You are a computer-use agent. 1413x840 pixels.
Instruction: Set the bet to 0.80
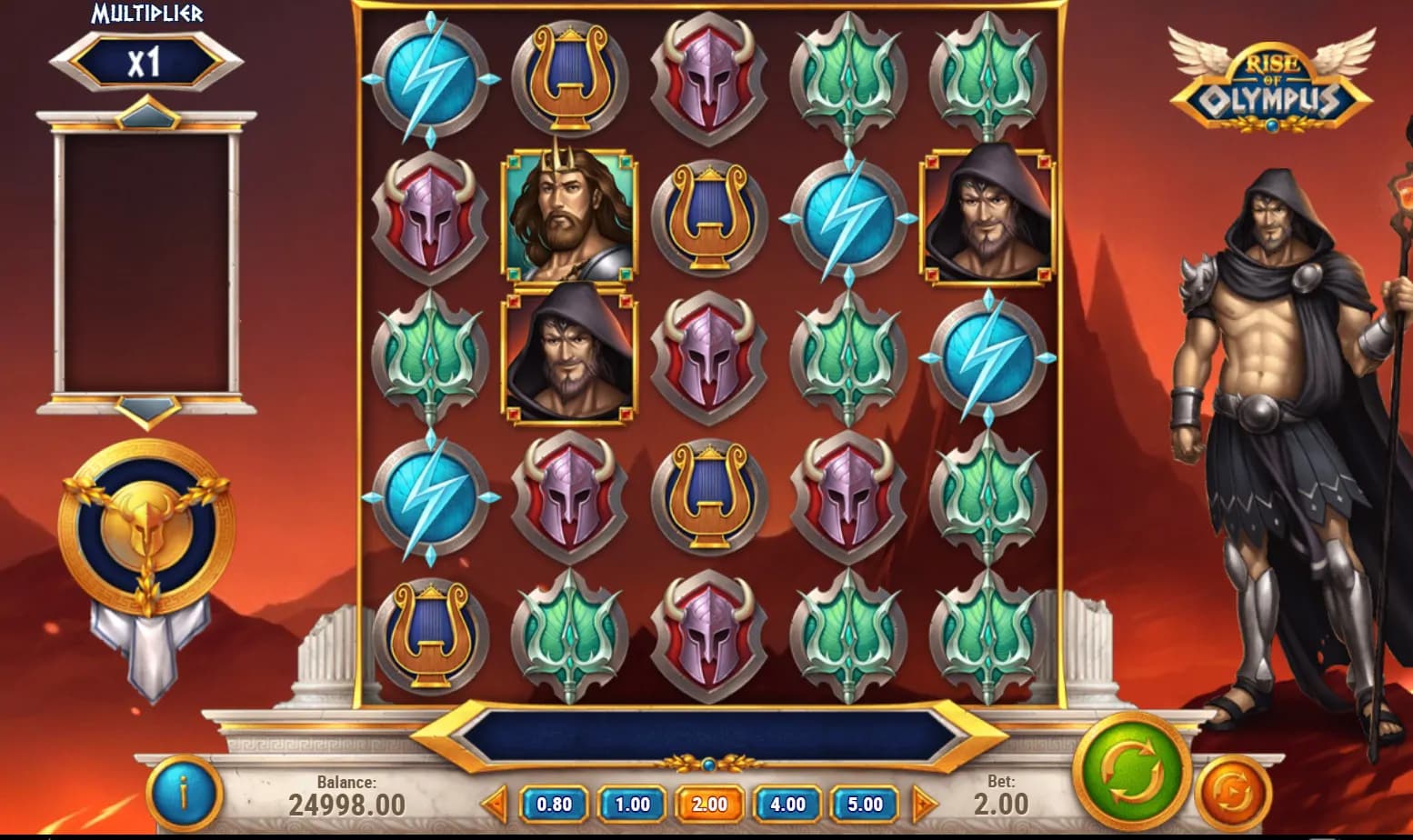click(x=554, y=805)
